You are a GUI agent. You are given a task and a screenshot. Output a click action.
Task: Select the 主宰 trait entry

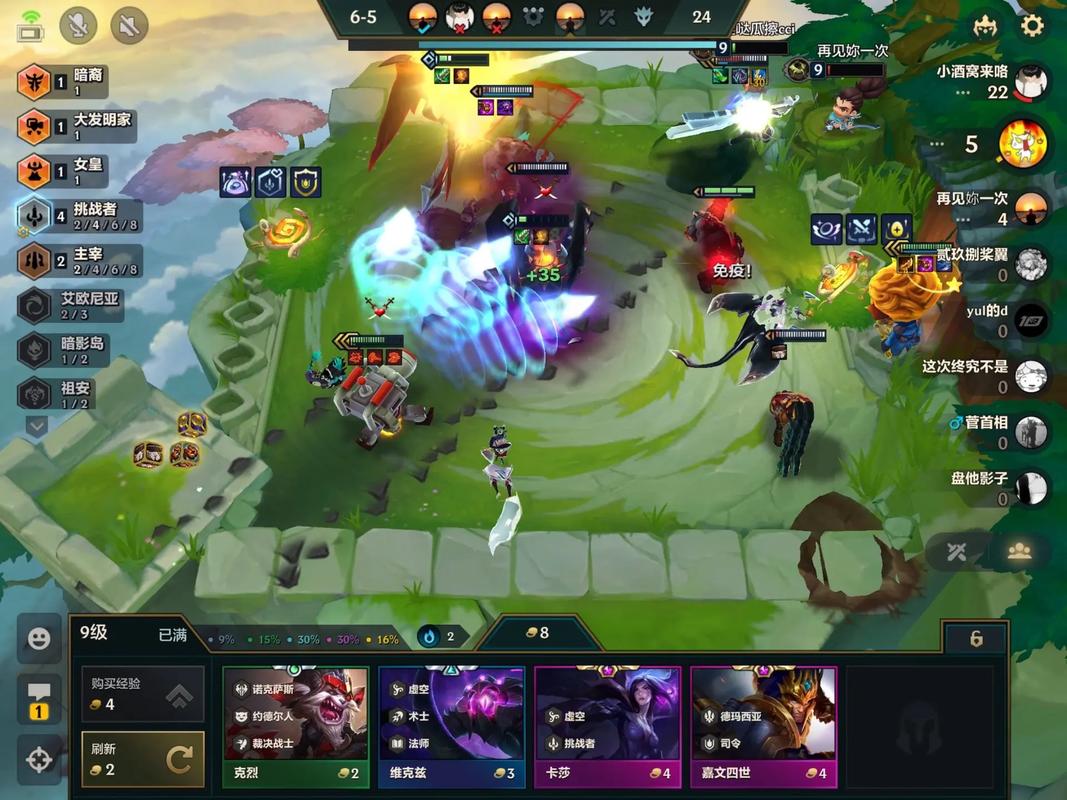click(x=78, y=260)
